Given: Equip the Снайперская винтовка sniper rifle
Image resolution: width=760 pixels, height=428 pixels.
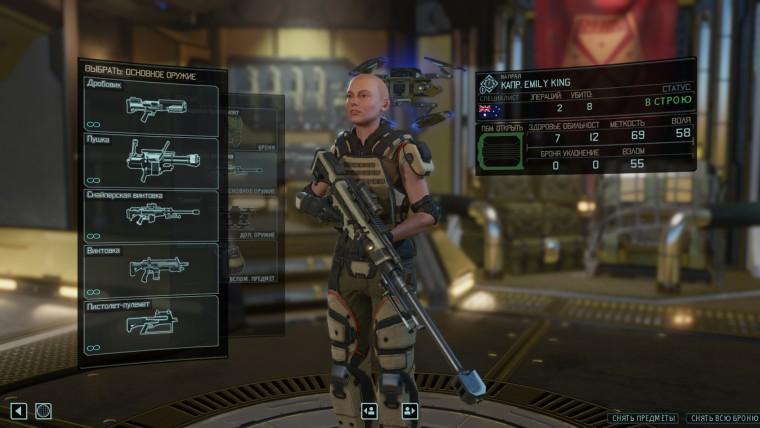Looking at the screenshot, I should 151,214.
